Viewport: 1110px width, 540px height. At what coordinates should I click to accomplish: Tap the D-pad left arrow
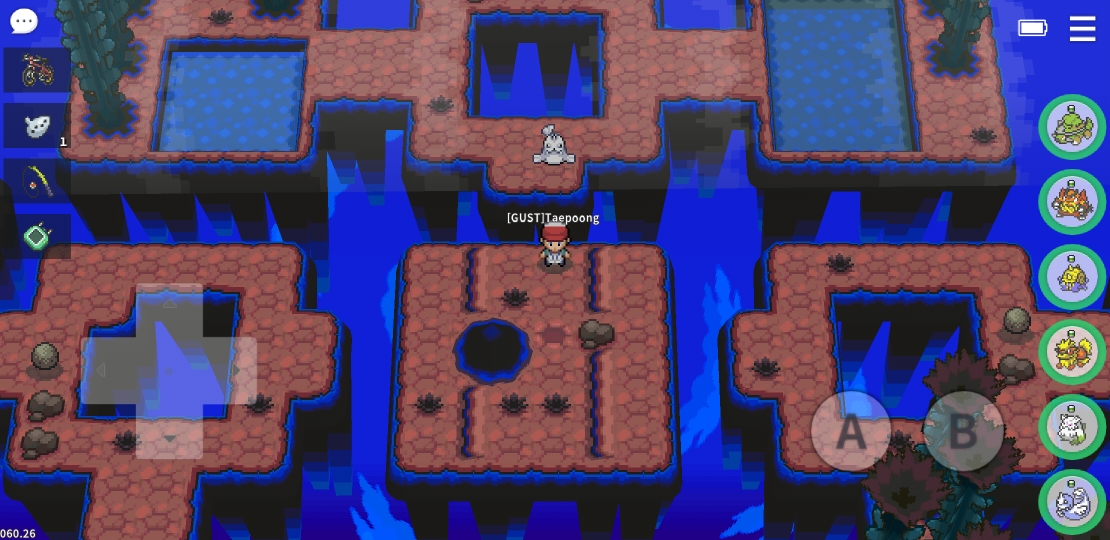tap(101, 370)
